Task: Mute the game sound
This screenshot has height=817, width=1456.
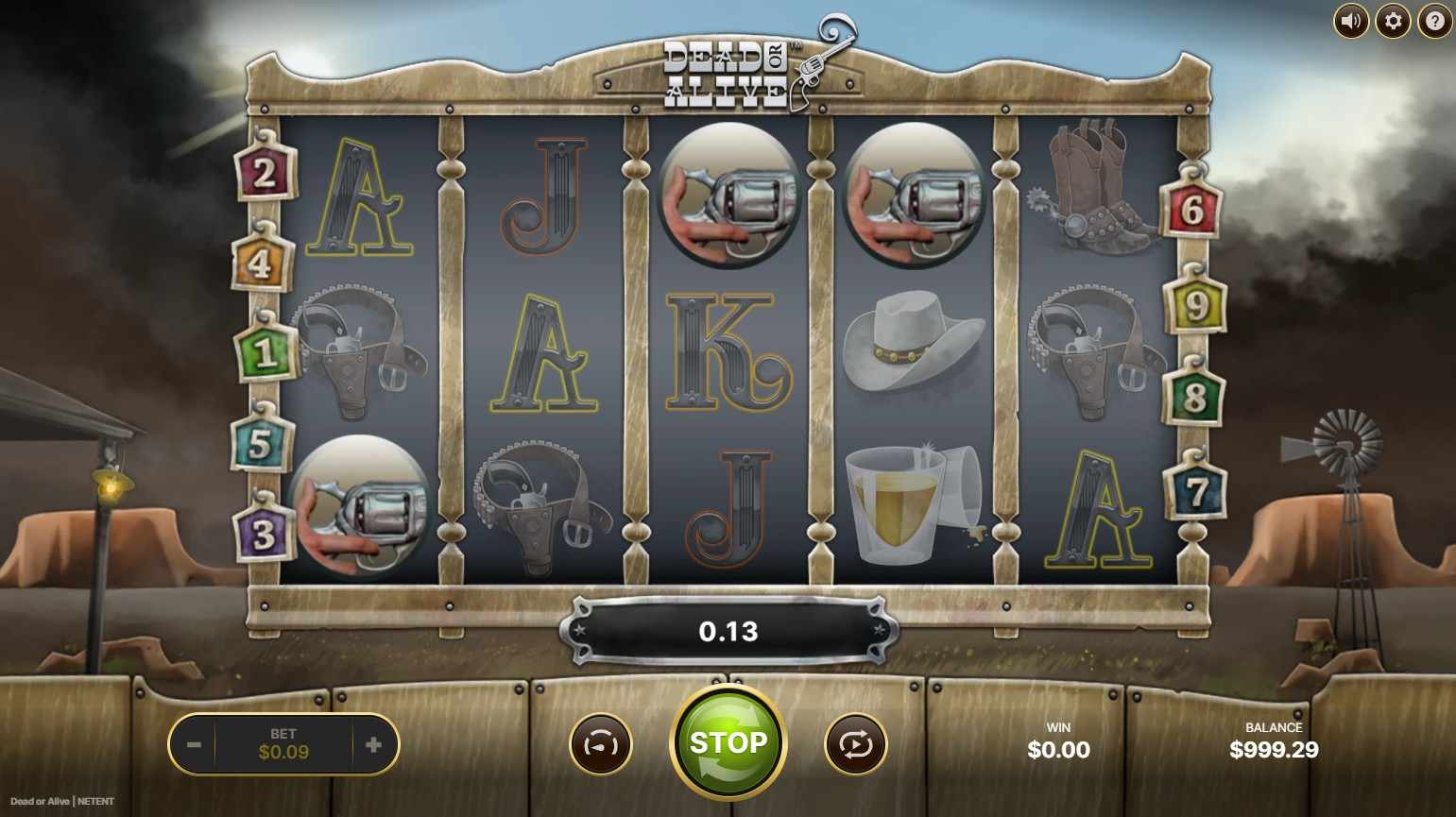Action: 1350,21
